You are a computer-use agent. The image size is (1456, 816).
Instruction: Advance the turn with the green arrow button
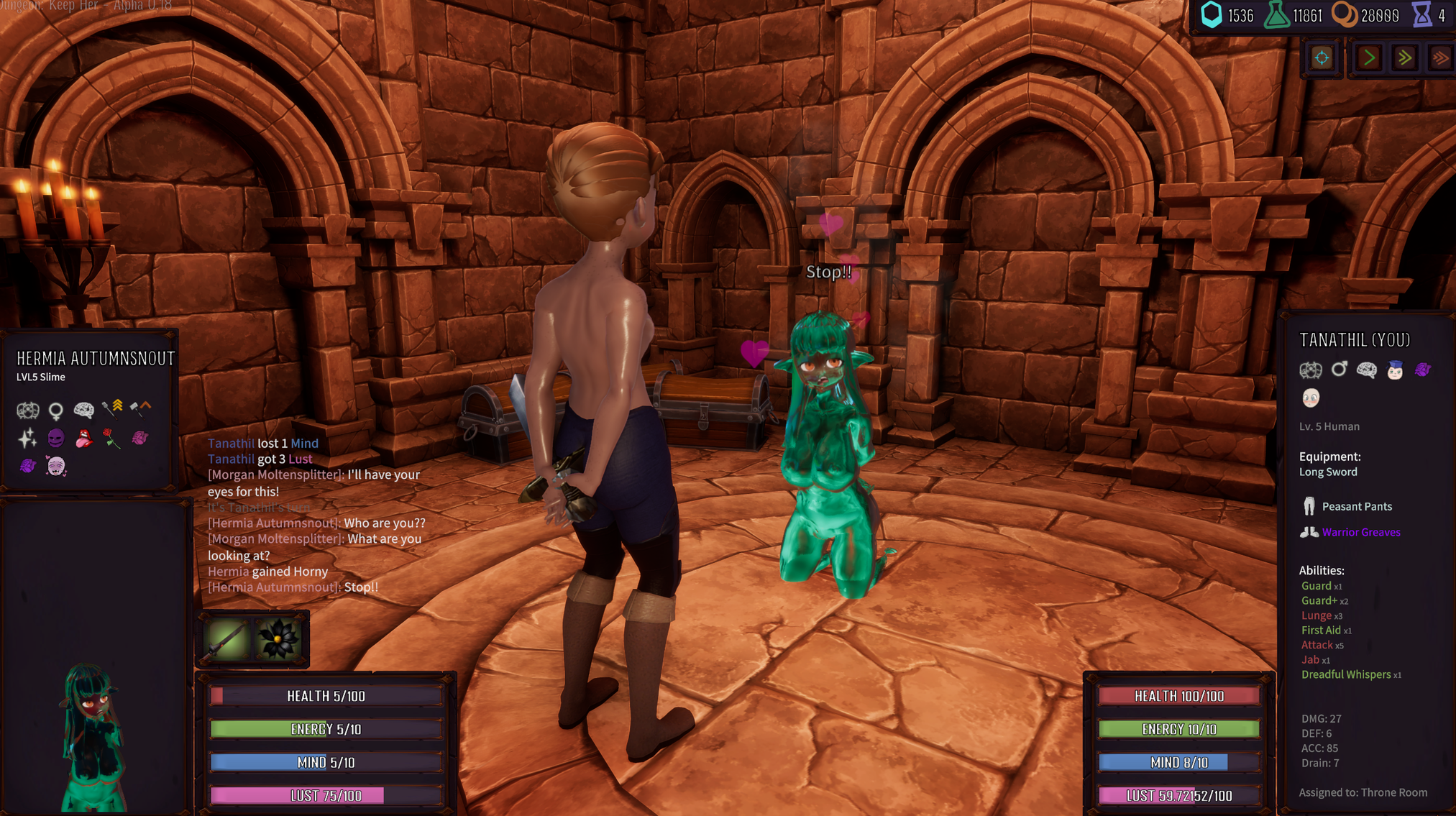click(1368, 58)
